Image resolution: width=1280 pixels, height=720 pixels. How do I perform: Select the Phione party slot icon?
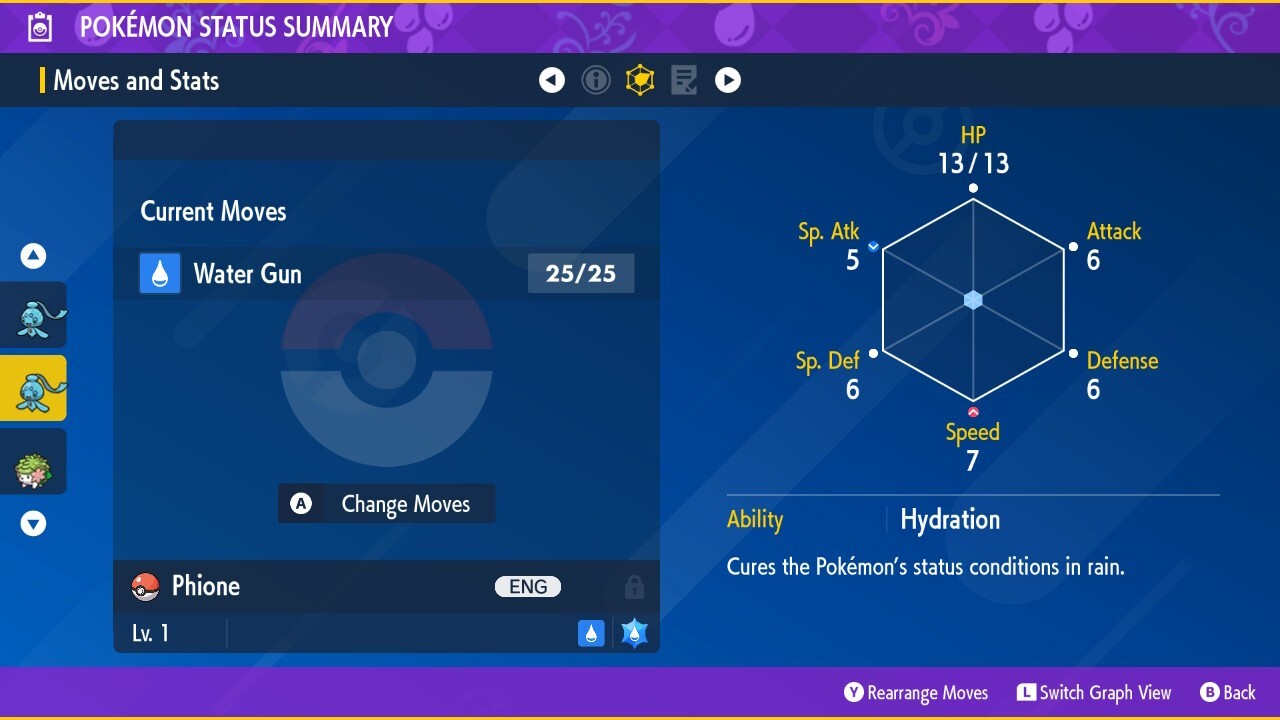click(34, 388)
